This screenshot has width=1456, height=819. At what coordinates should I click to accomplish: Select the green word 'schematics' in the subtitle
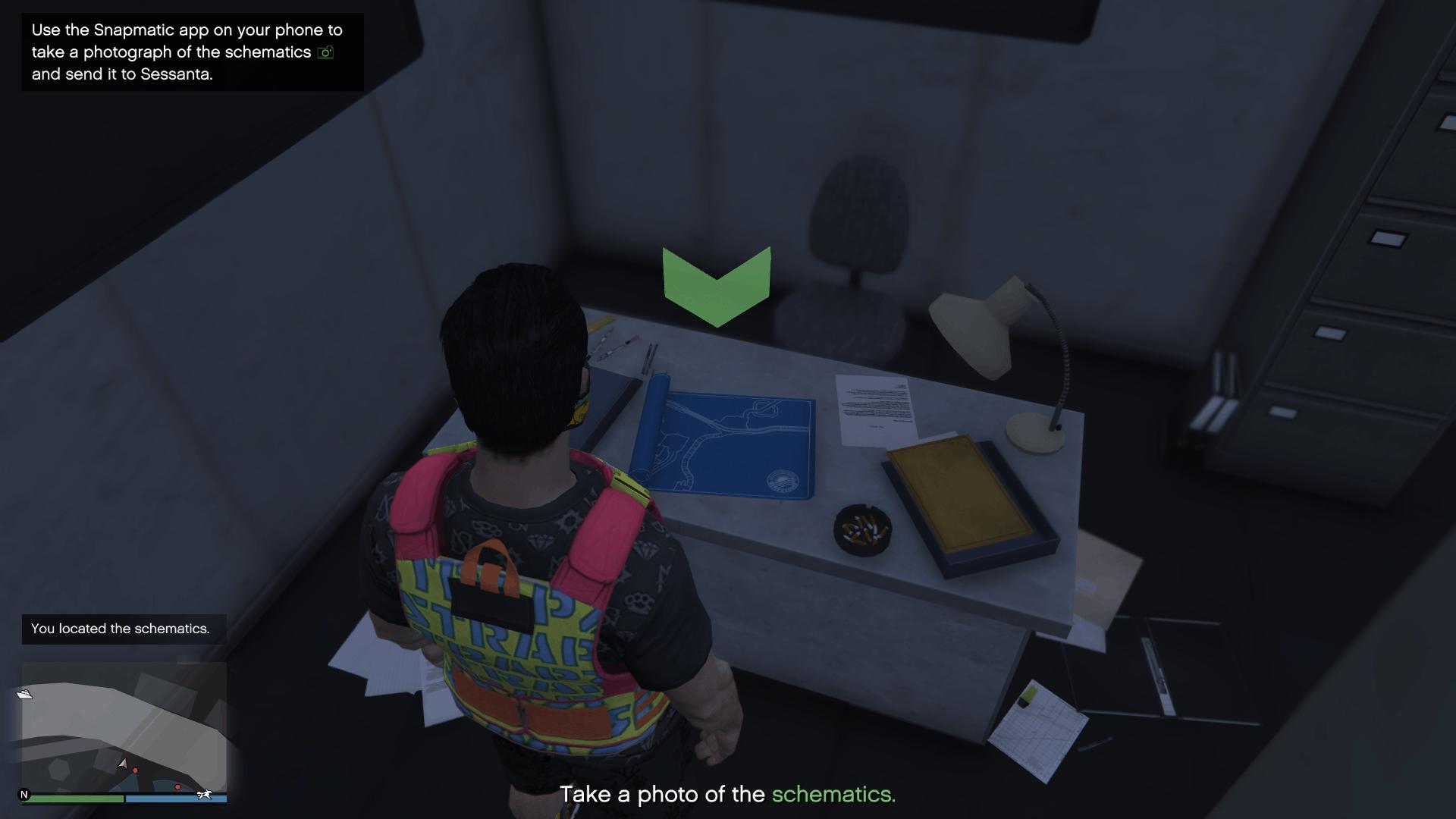(832, 795)
